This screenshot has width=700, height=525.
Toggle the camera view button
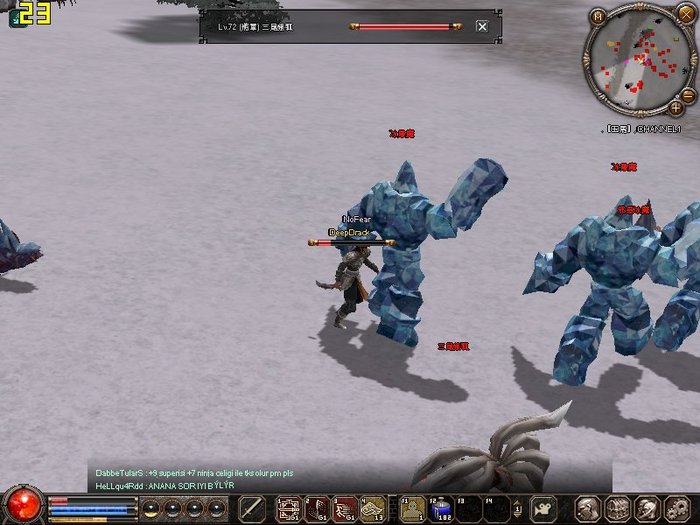coord(543,508)
